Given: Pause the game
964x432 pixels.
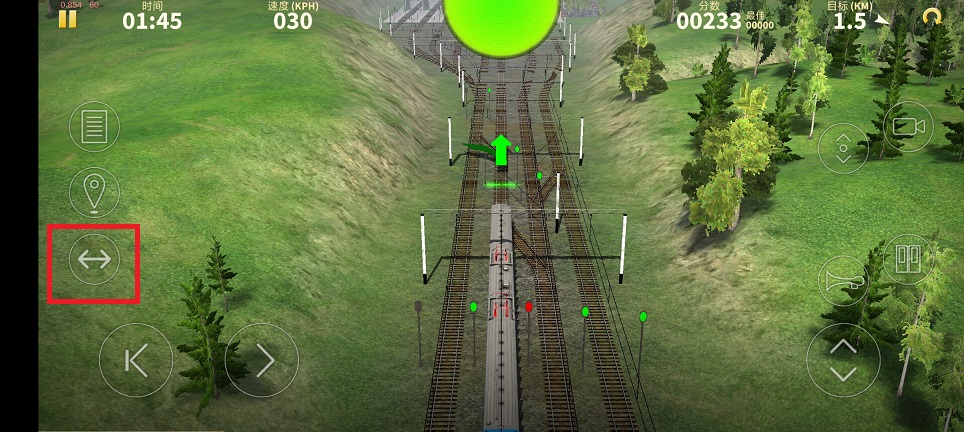Looking at the screenshot, I should [68, 18].
